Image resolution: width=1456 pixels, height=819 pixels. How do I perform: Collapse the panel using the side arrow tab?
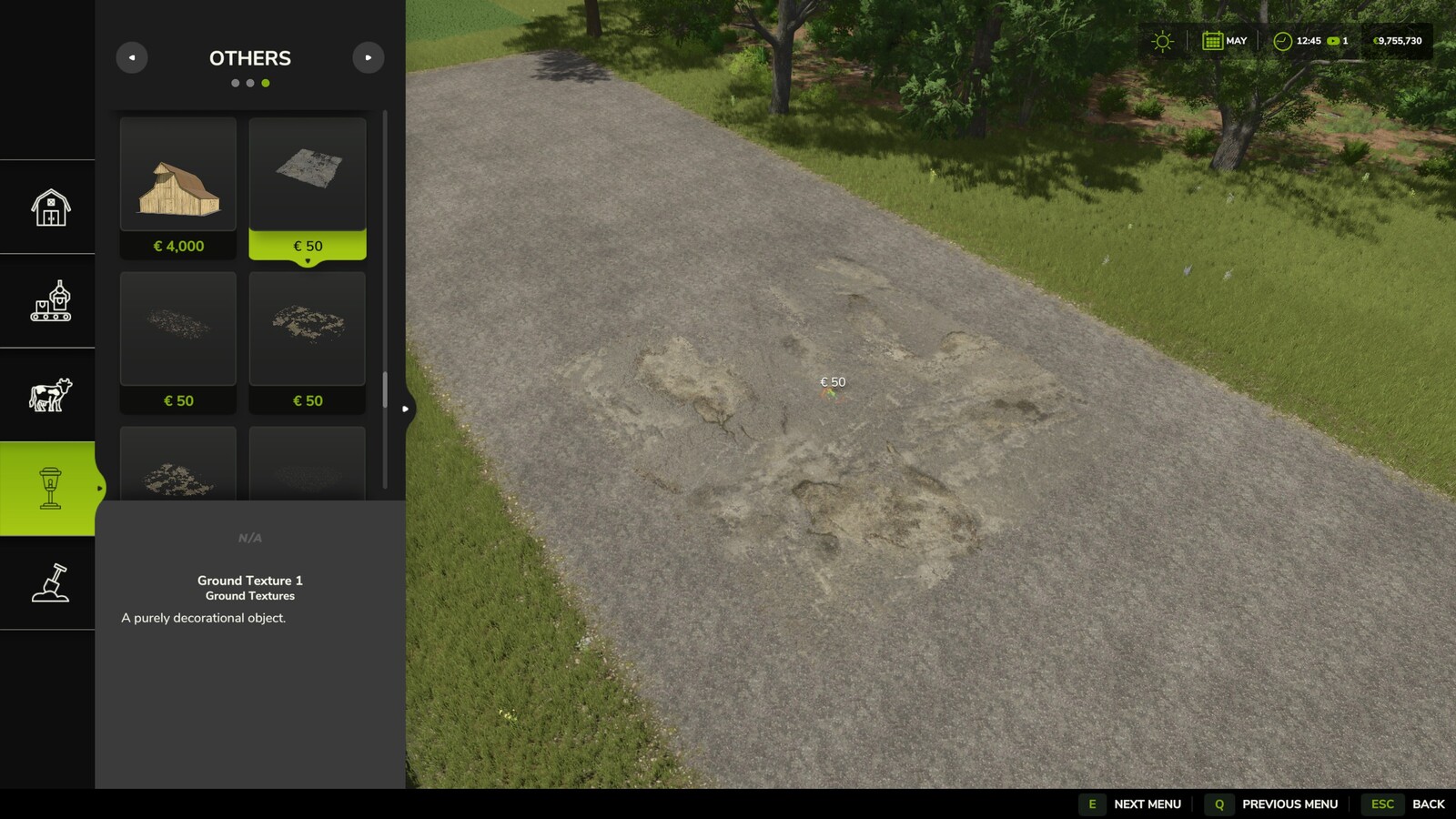(405, 409)
